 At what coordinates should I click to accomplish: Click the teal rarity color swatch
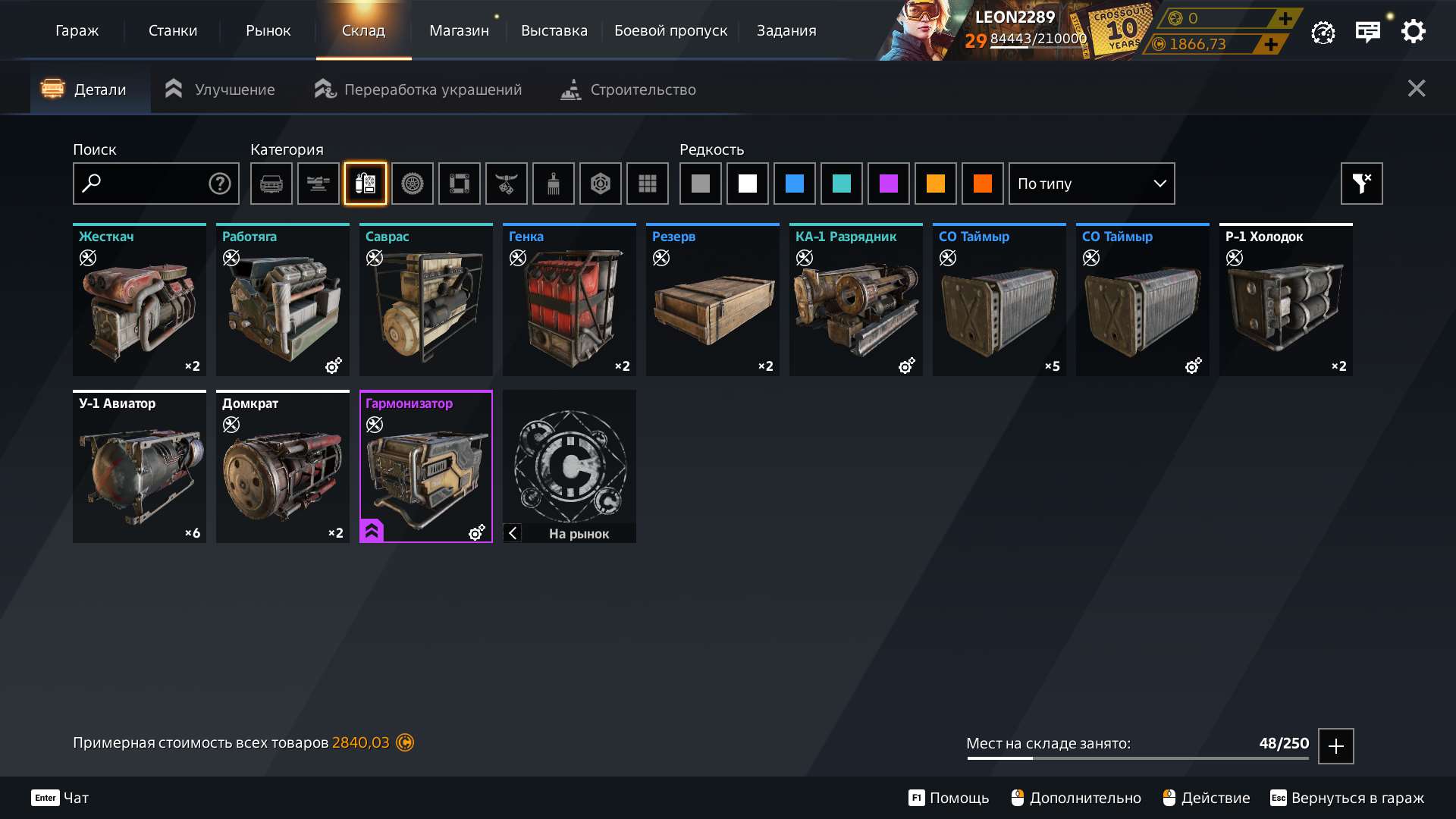pos(842,184)
